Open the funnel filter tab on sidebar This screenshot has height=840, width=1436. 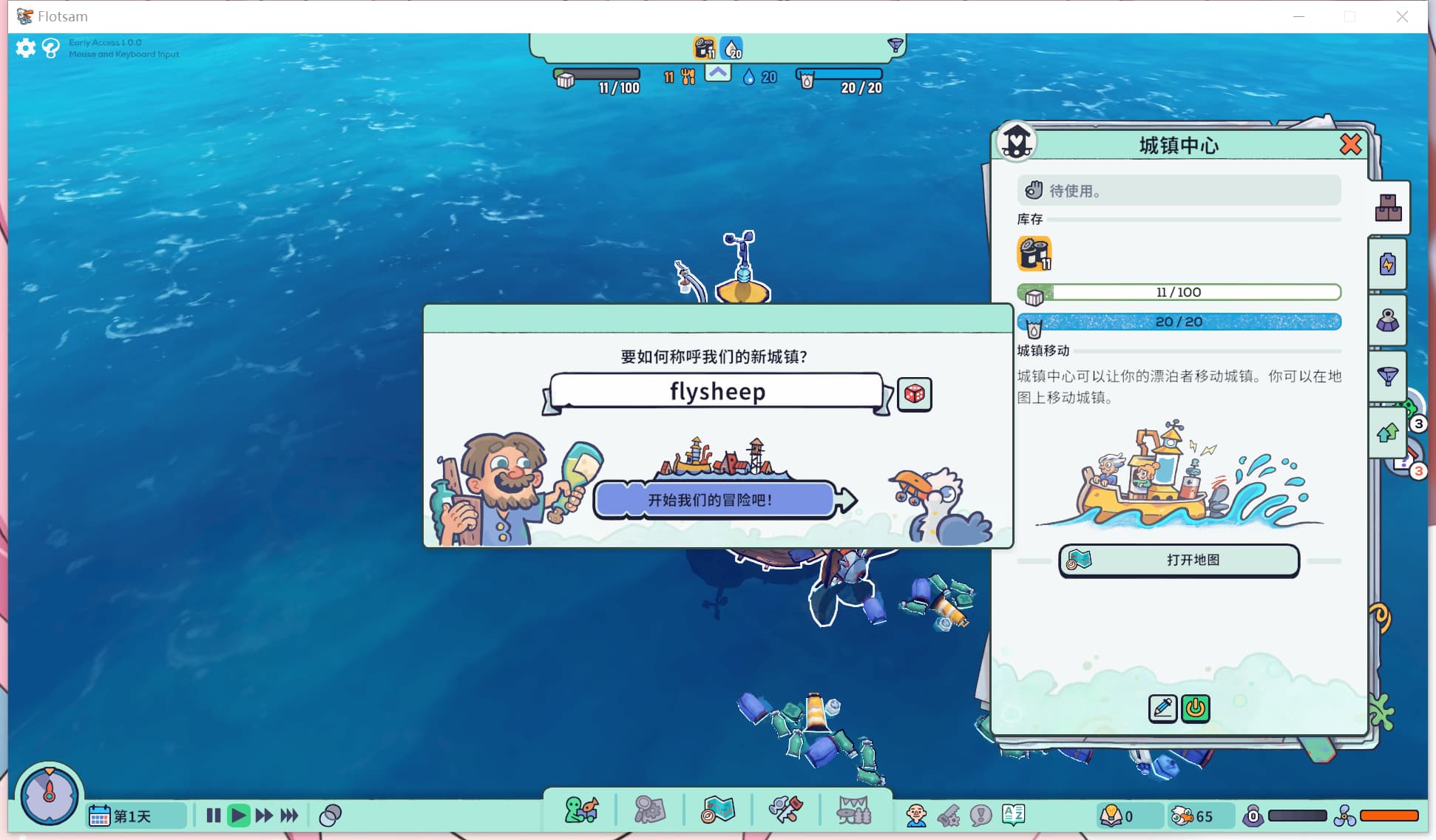click(1388, 376)
